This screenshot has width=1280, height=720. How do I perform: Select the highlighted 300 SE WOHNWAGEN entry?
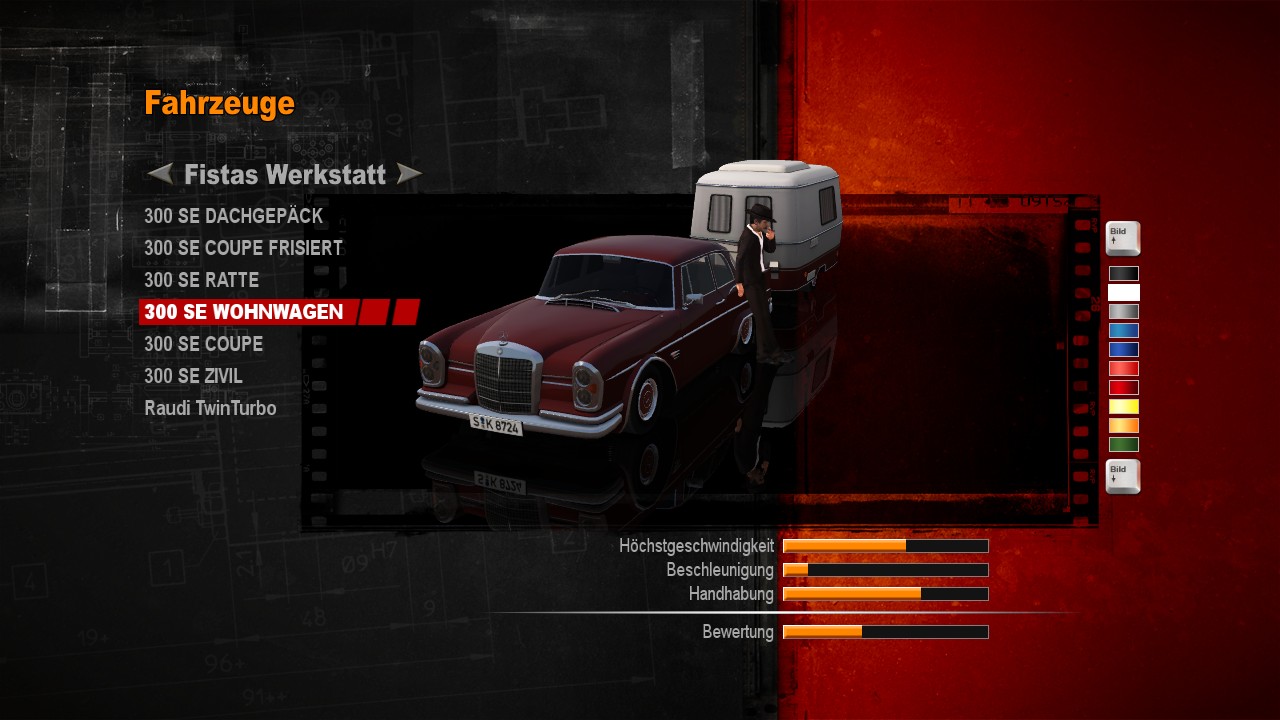tap(244, 312)
